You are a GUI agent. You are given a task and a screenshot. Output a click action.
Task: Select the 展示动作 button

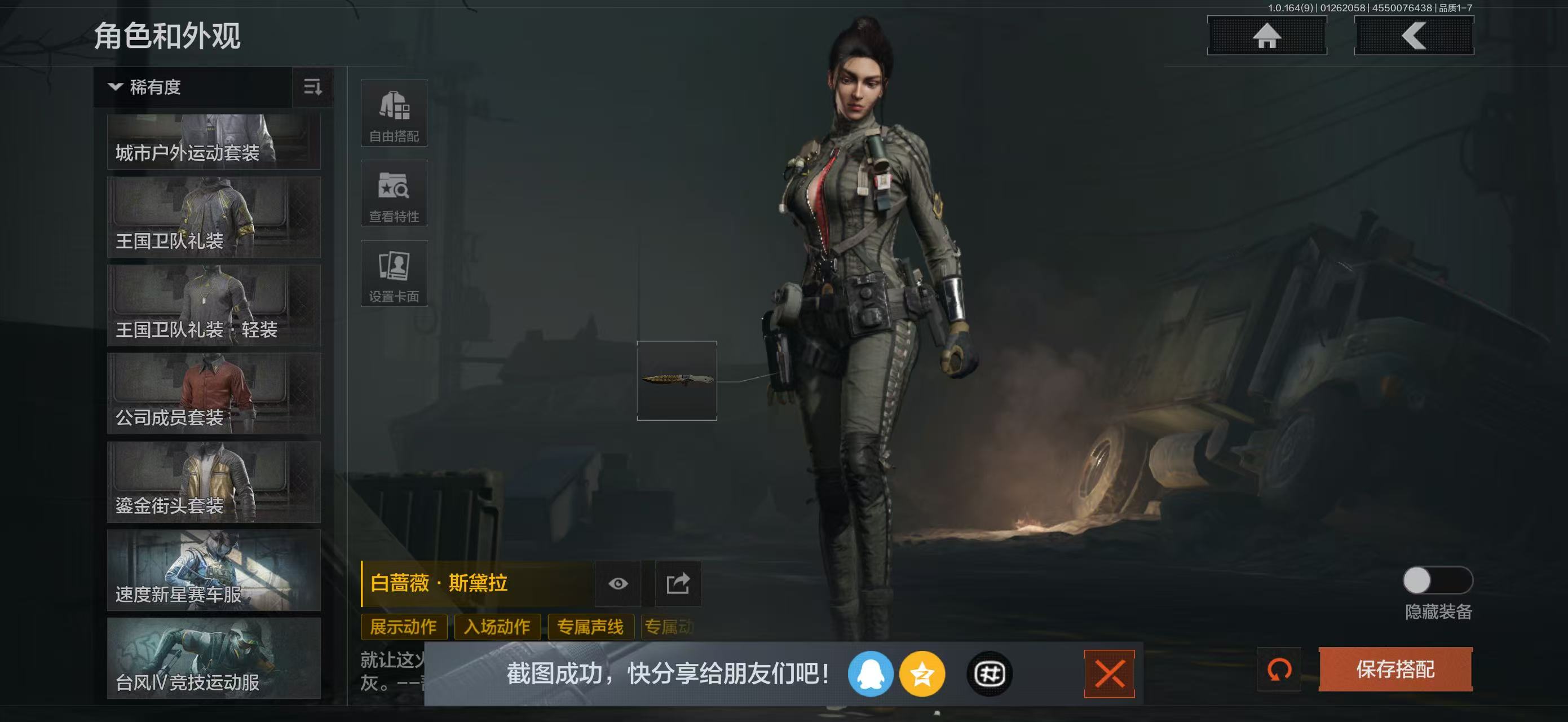[x=404, y=627]
